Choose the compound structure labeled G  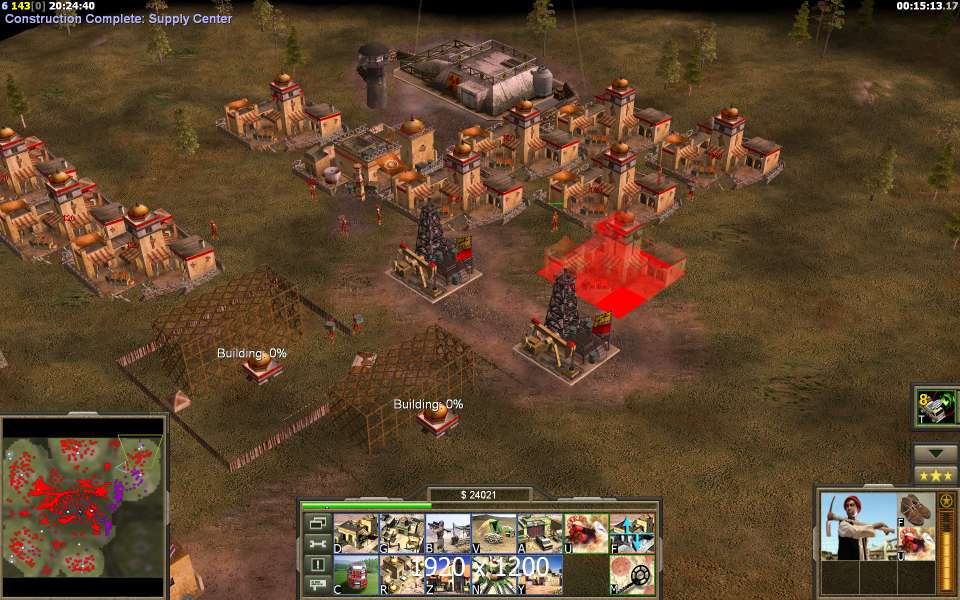pyautogui.click(x=400, y=533)
